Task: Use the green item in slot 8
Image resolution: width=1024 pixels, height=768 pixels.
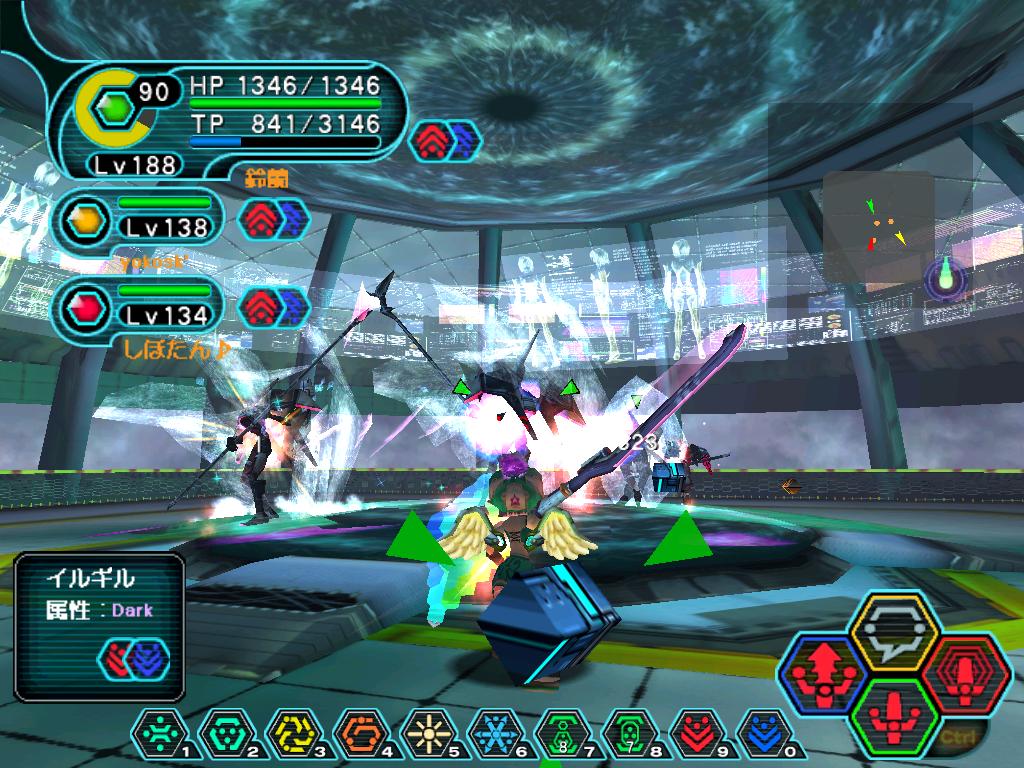Action: coord(631,732)
